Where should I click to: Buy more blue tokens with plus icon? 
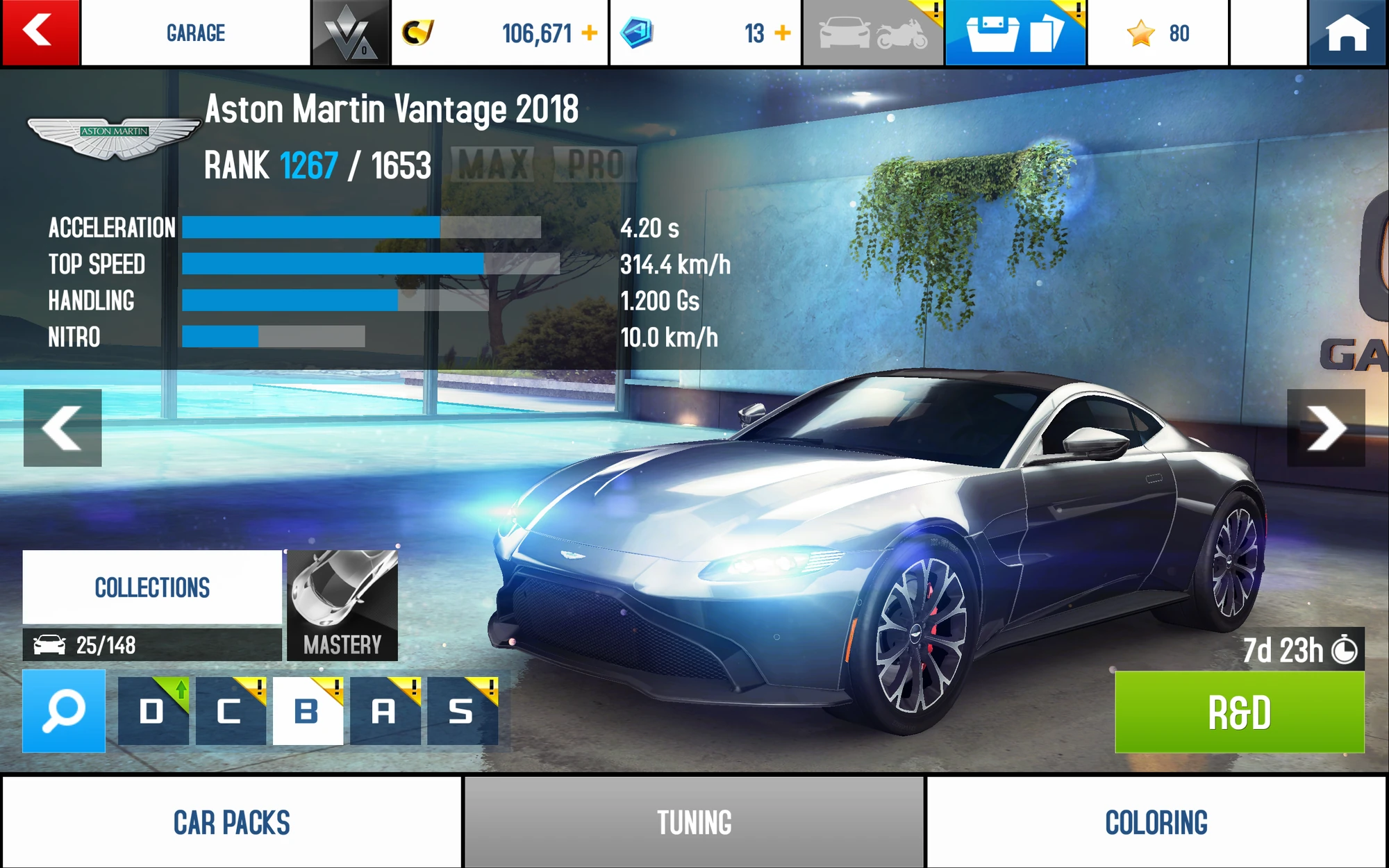(x=783, y=33)
